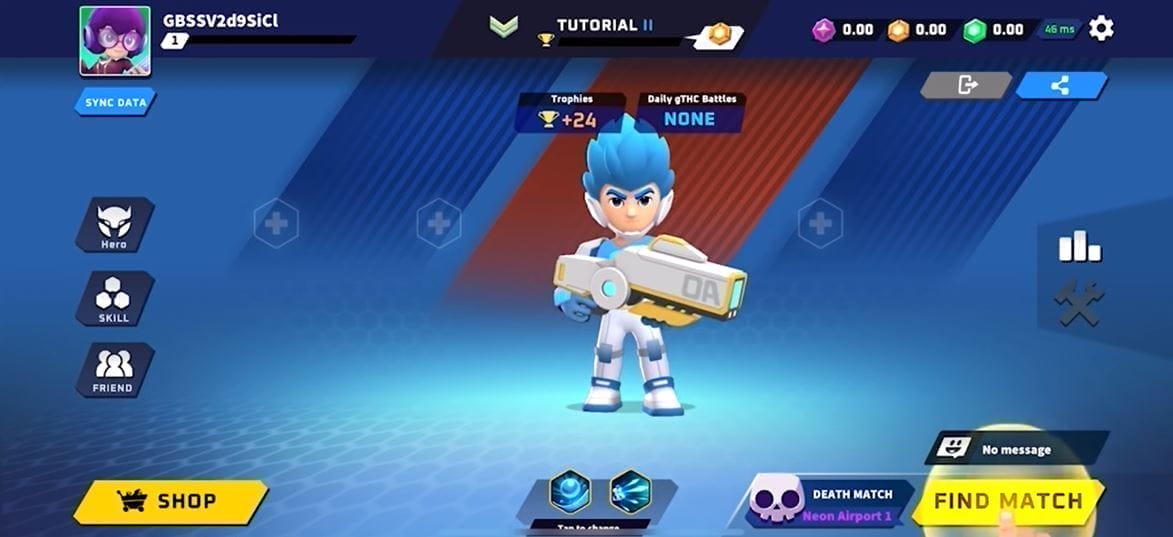1173x537 pixels.
Task: Open the No message chat box
Action: tap(1017, 449)
